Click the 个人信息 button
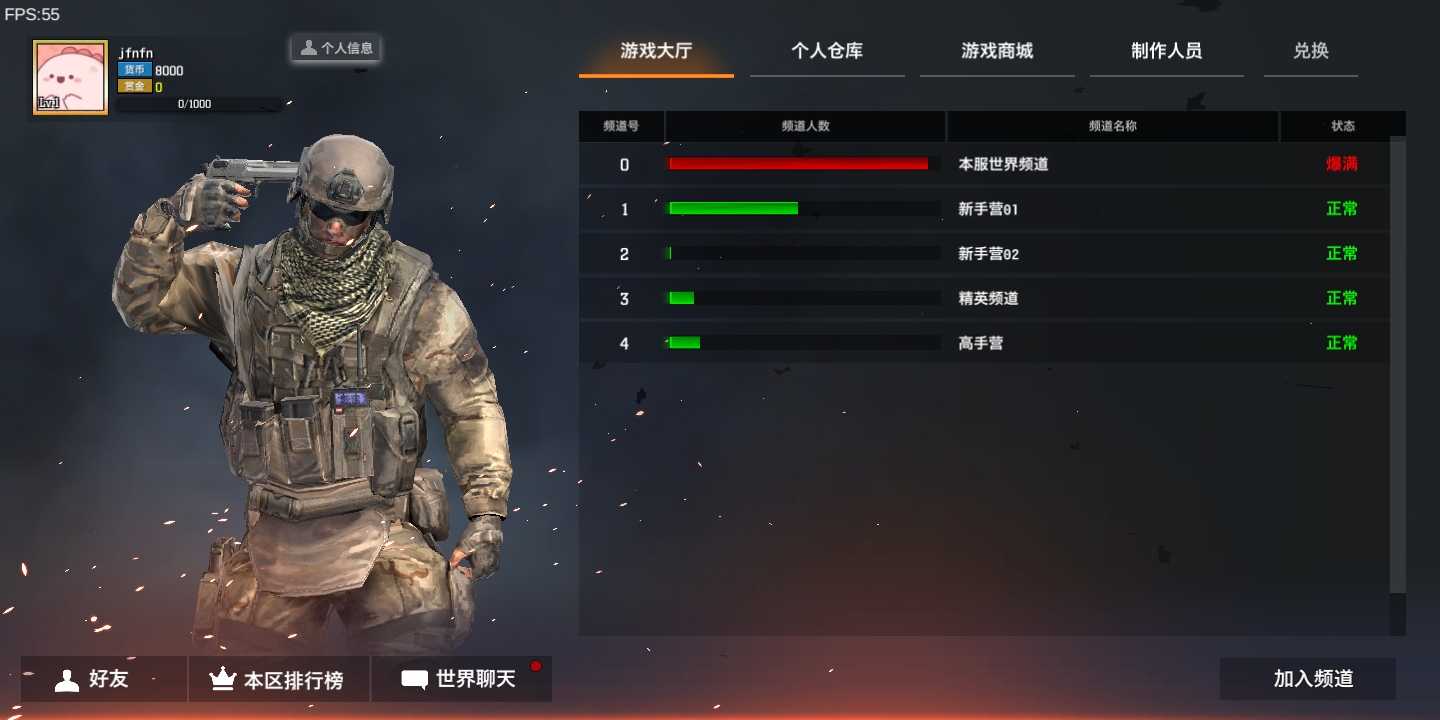The height and width of the screenshot is (720, 1440). click(x=335, y=47)
